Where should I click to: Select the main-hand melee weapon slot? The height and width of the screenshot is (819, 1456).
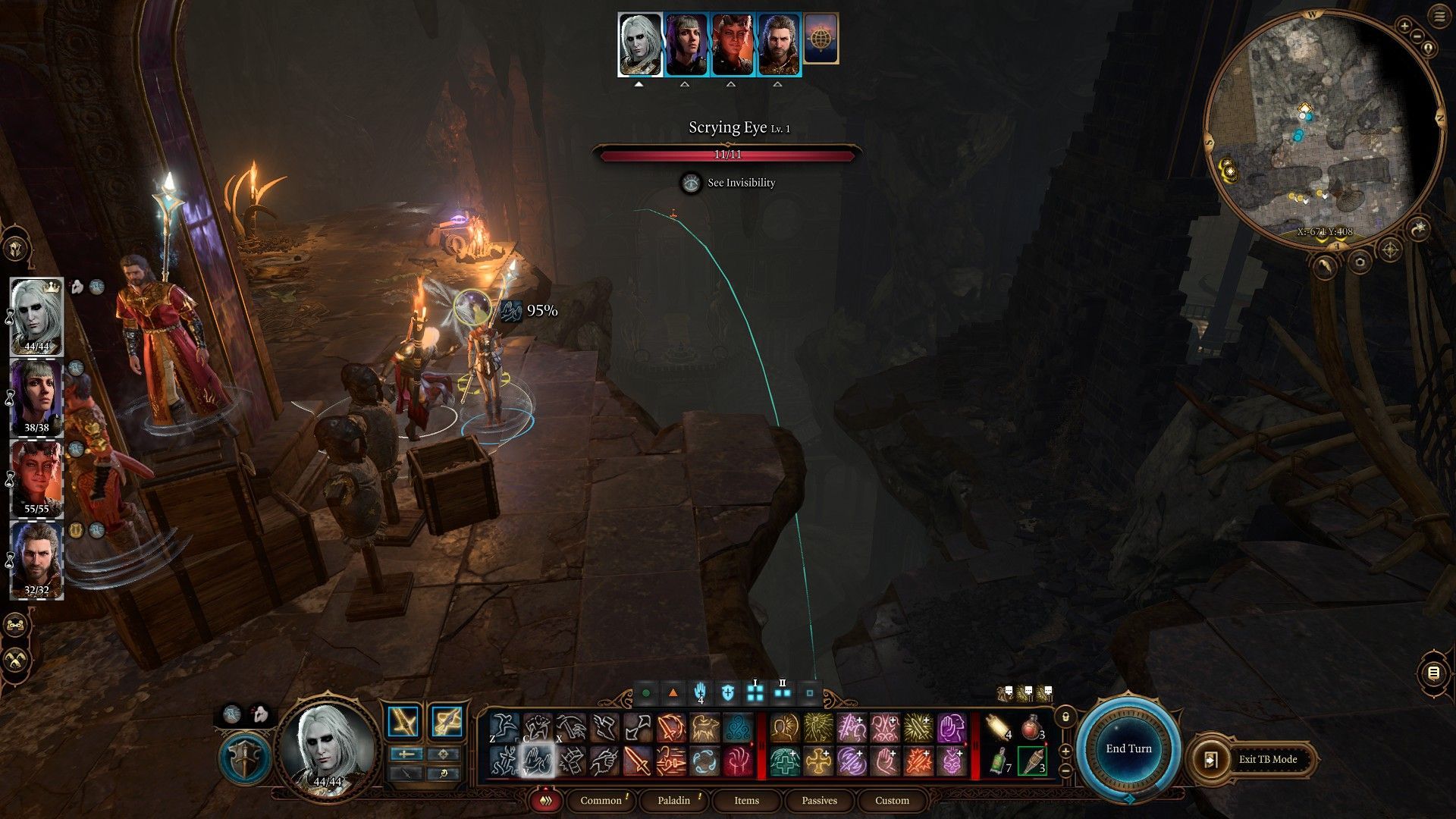pyautogui.click(x=403, y=721)
